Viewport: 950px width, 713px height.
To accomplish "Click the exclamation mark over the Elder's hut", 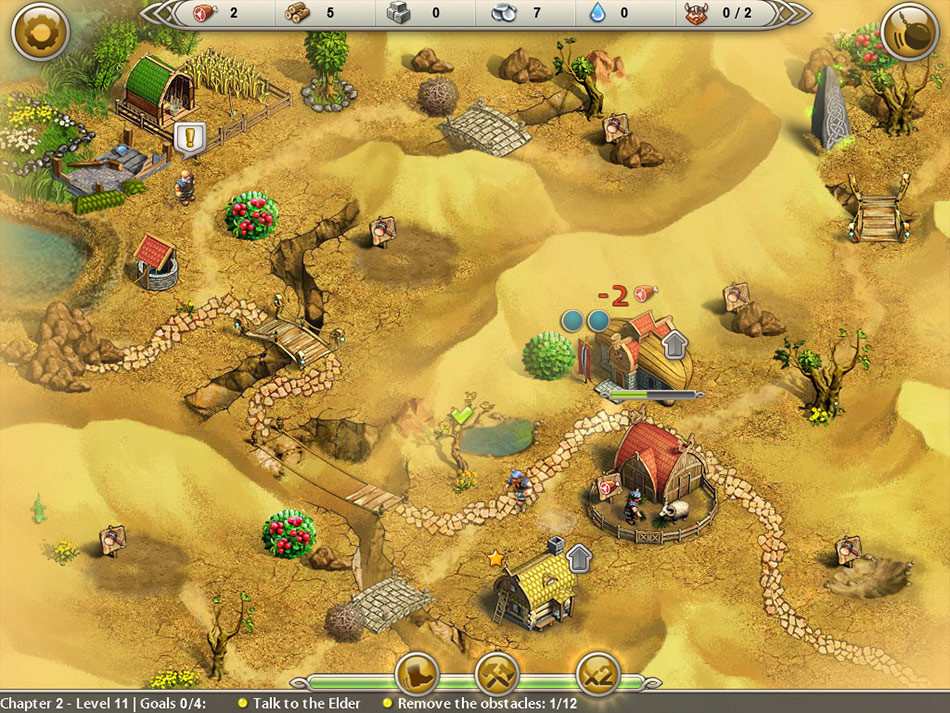I will (188, 138).
